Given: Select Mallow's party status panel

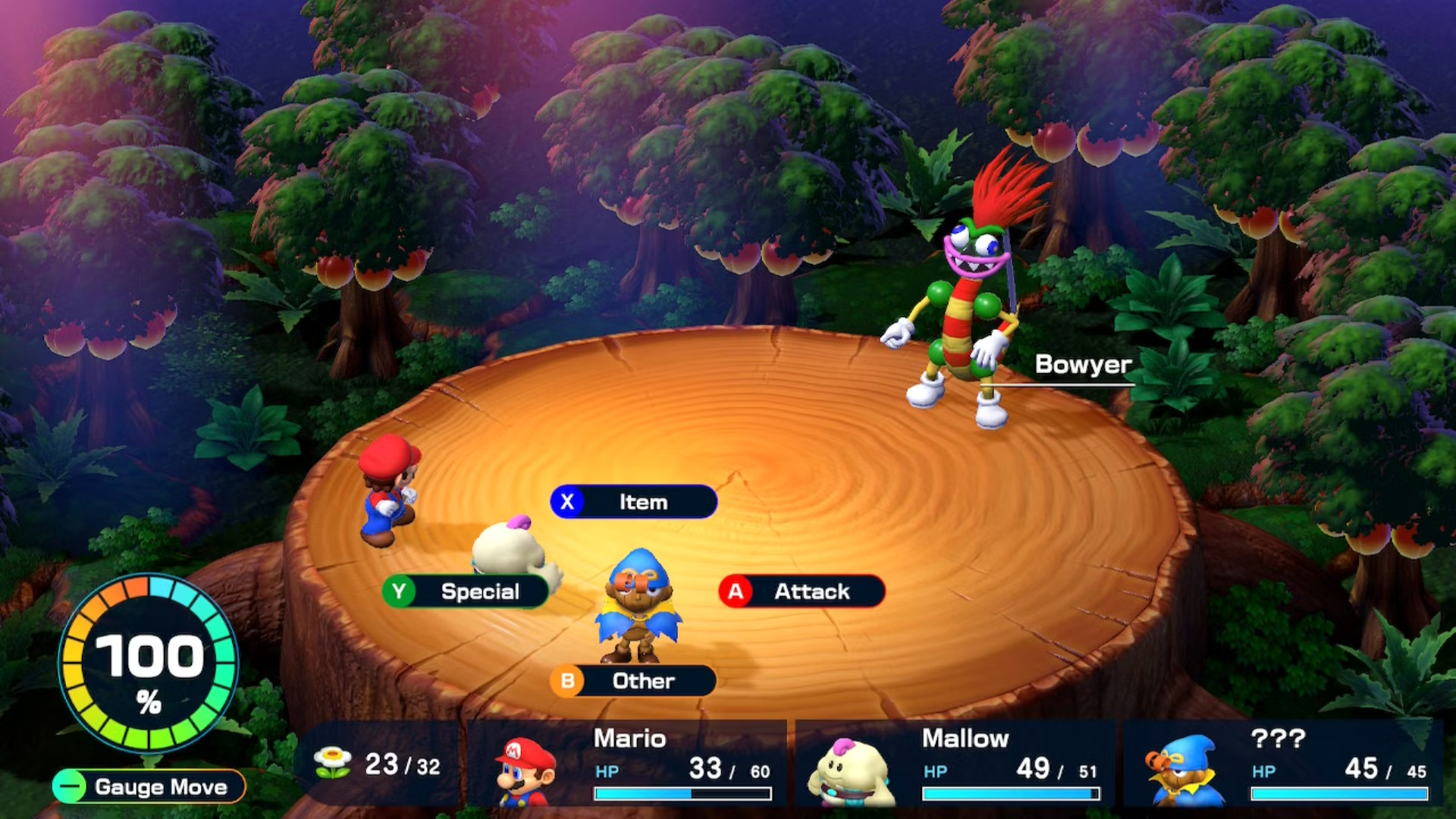Looking at the screenshot, I should click(955, 764).
